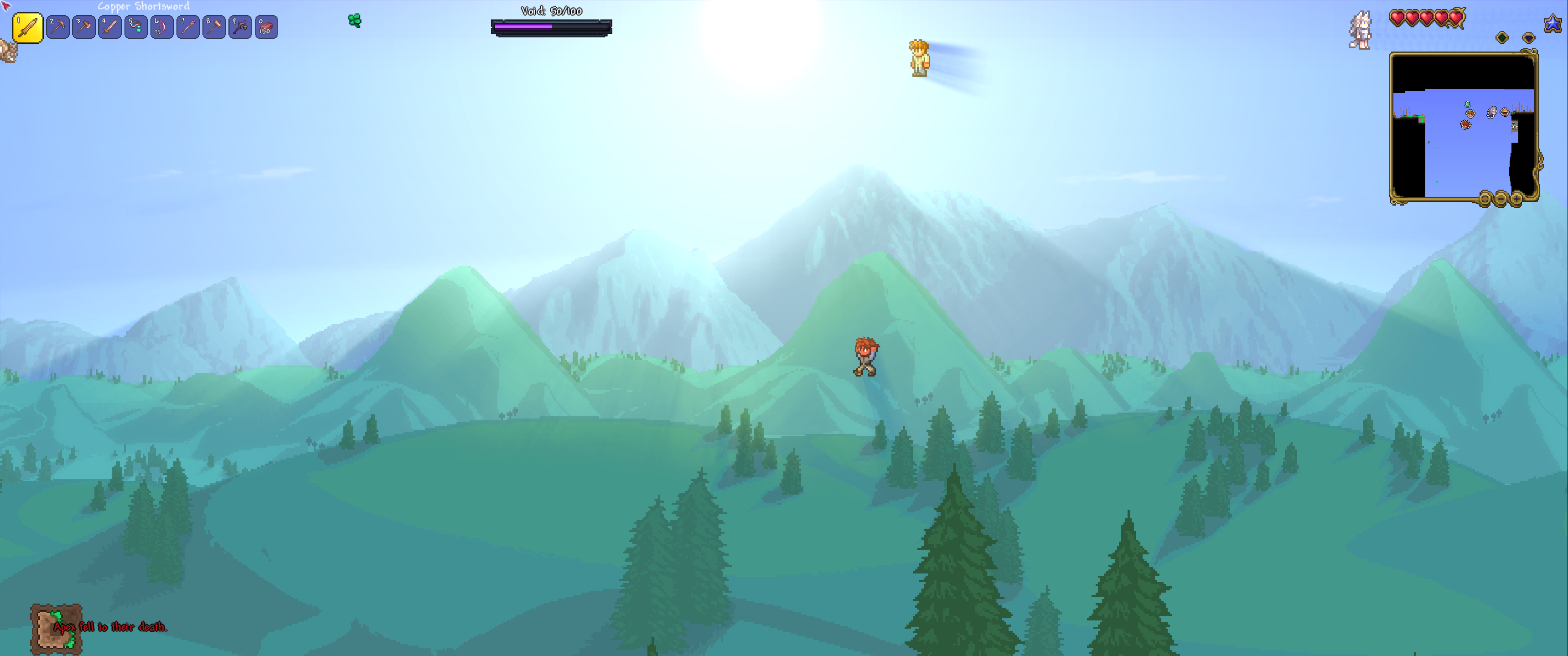Pick the amethyst staff in slot 7
This screenshot has height=656, width=1568.
point(188,27)
